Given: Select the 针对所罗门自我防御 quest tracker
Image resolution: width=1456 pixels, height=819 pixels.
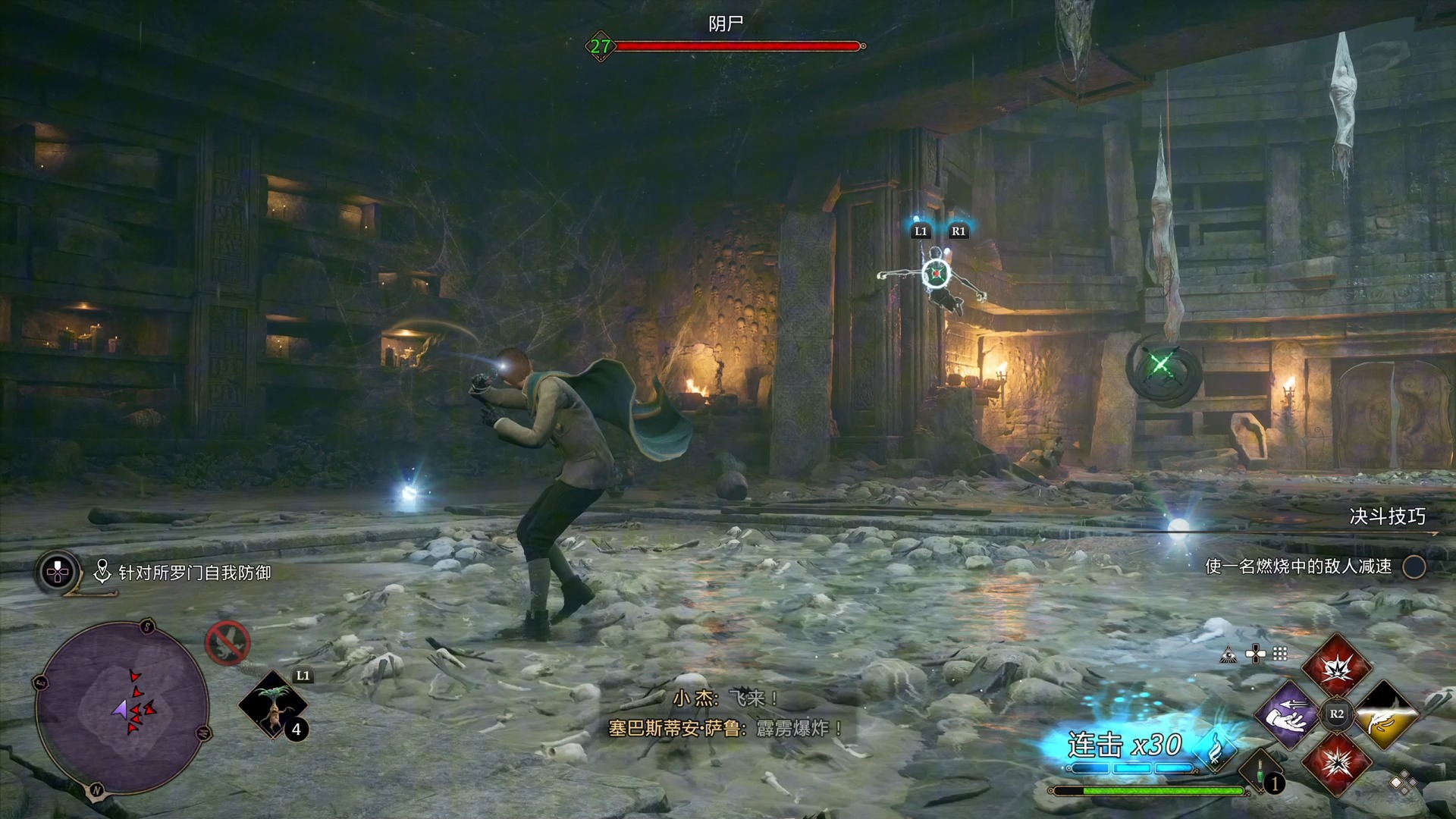Looking at the screenshot, I should 194,573.
